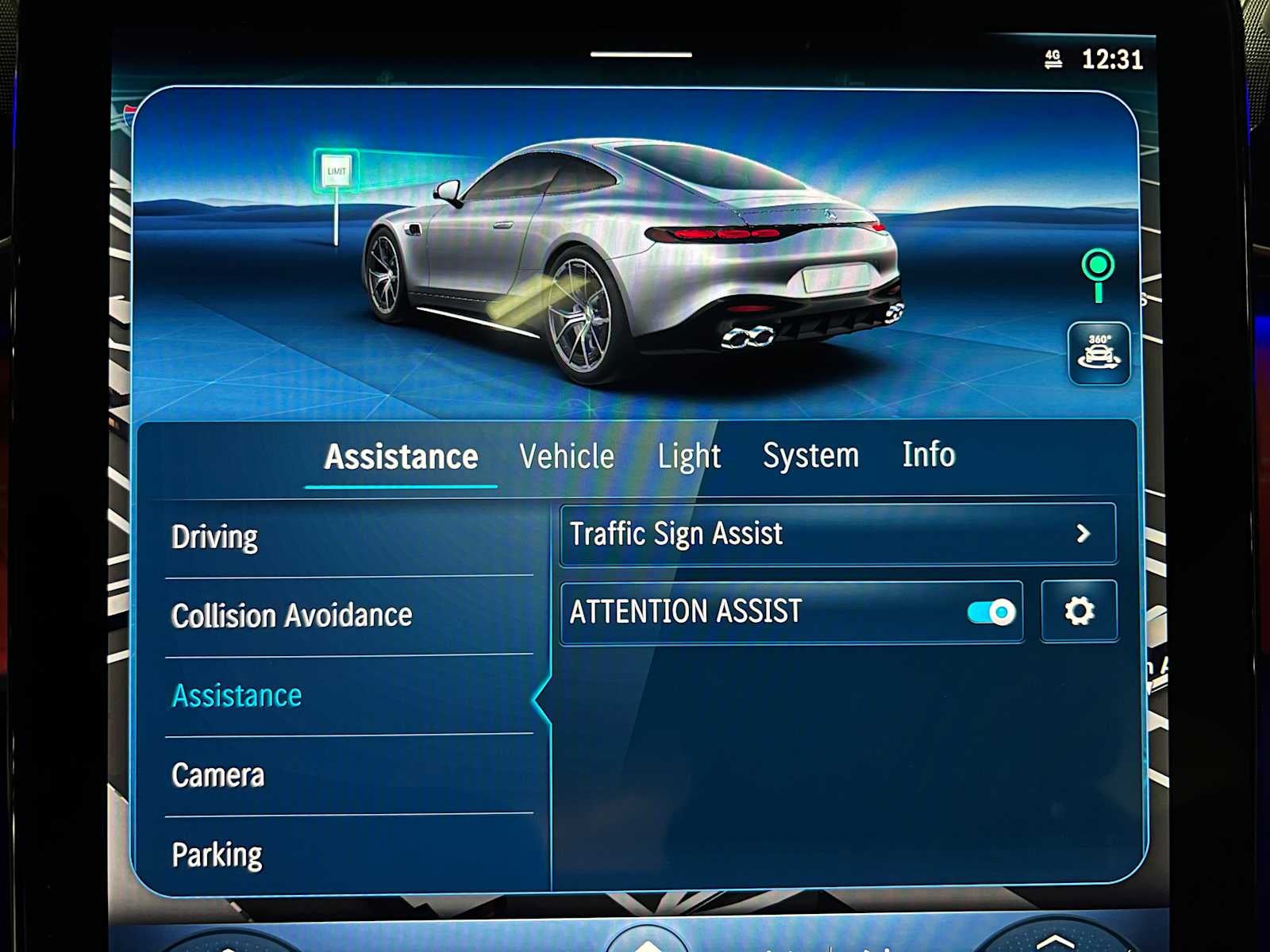Open the System tab
The width and height of the screenshot is (1270, 952).
[x=811, y=455]
